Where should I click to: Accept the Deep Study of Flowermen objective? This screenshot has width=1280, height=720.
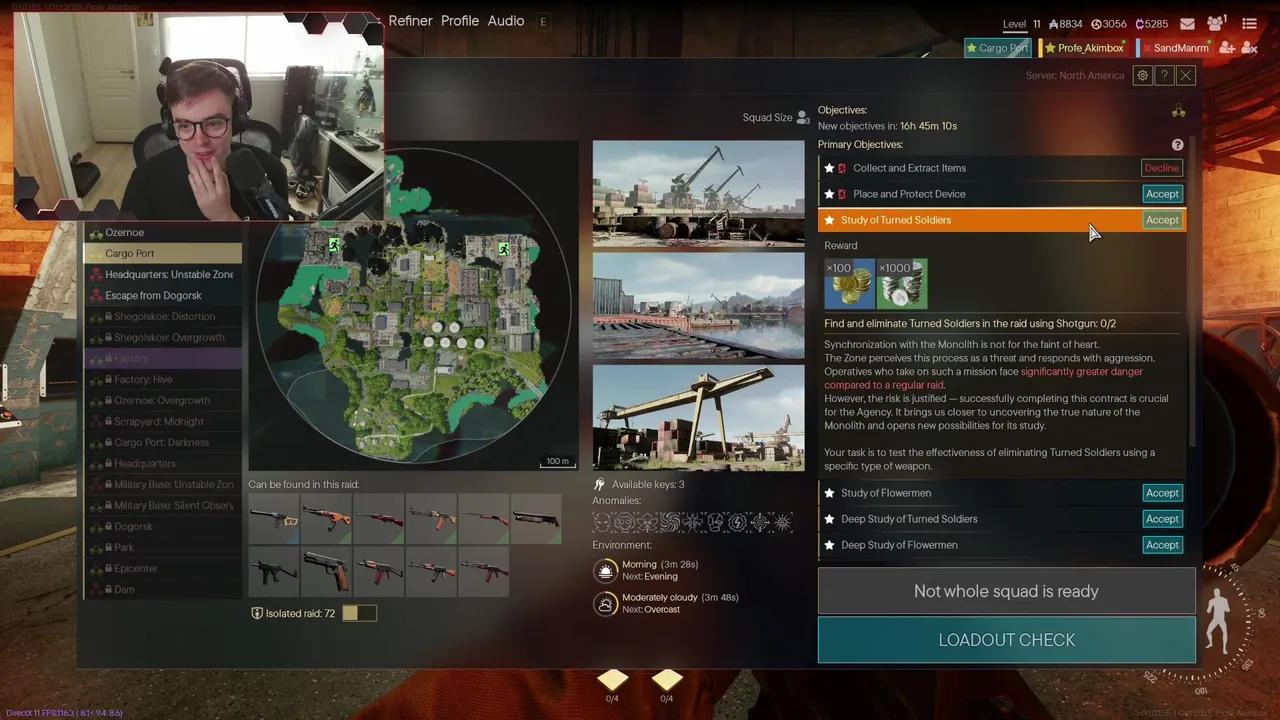tap(1161, 545)
